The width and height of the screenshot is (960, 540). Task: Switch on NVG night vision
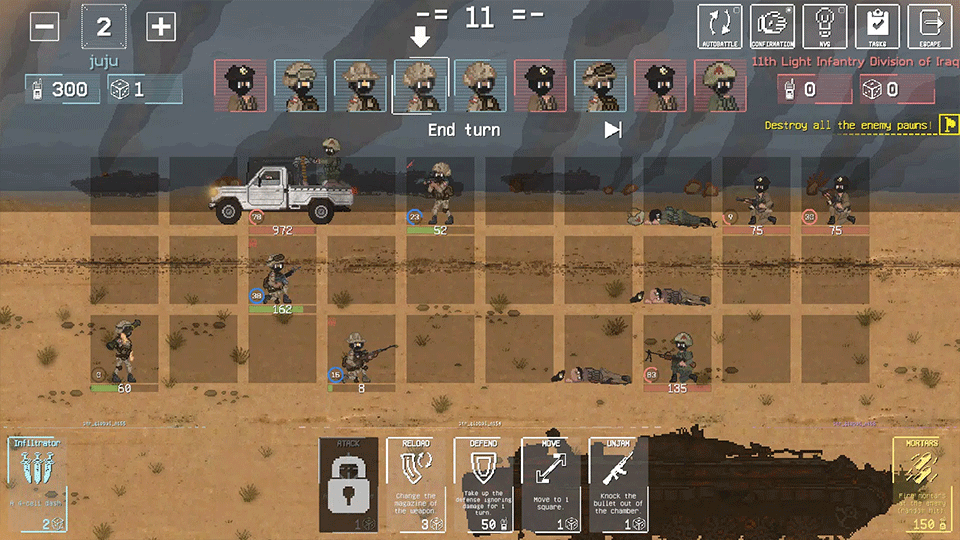click(825, 26)
